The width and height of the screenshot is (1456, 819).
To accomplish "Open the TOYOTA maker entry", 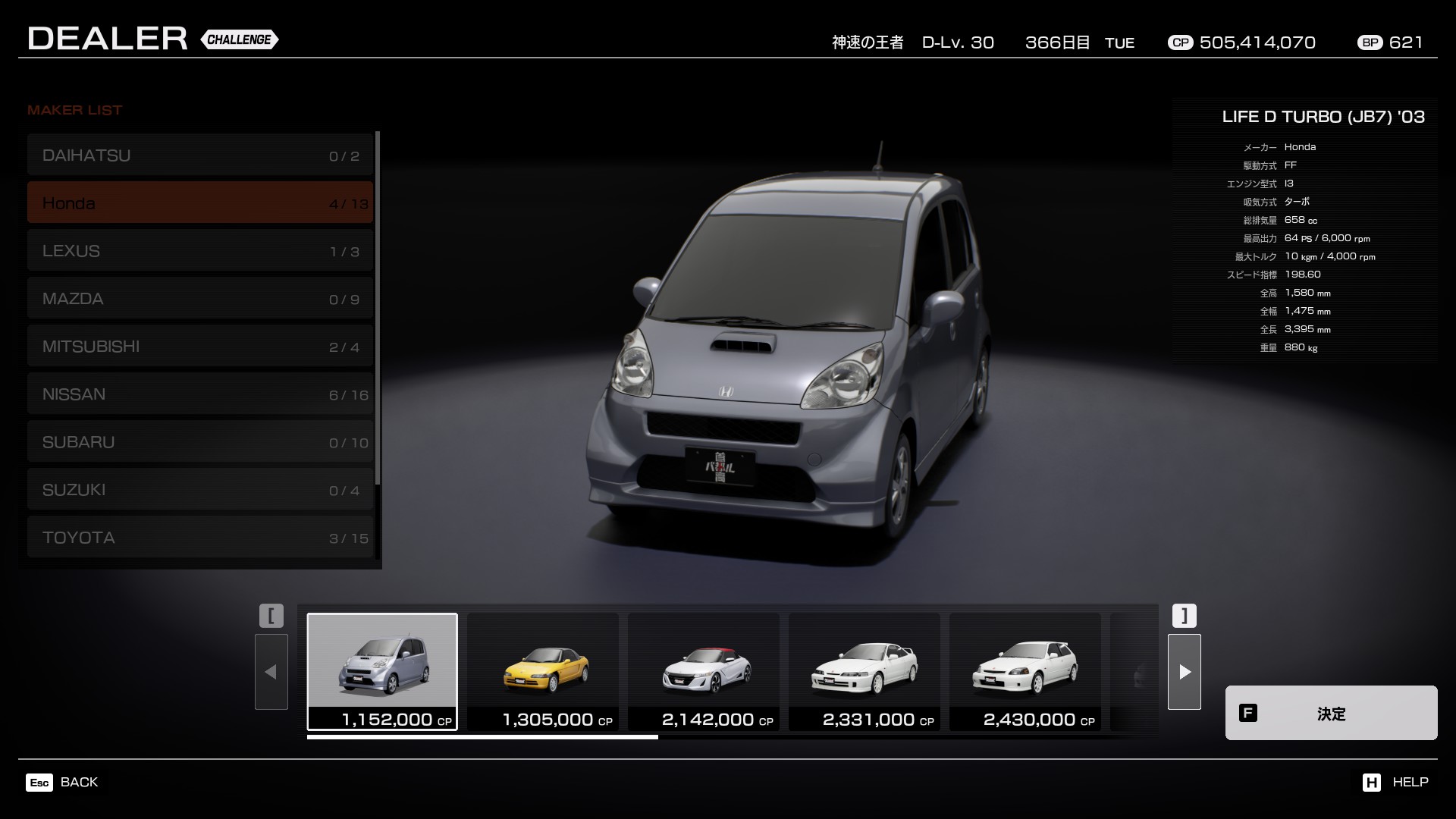I will (x=200, y=538).
